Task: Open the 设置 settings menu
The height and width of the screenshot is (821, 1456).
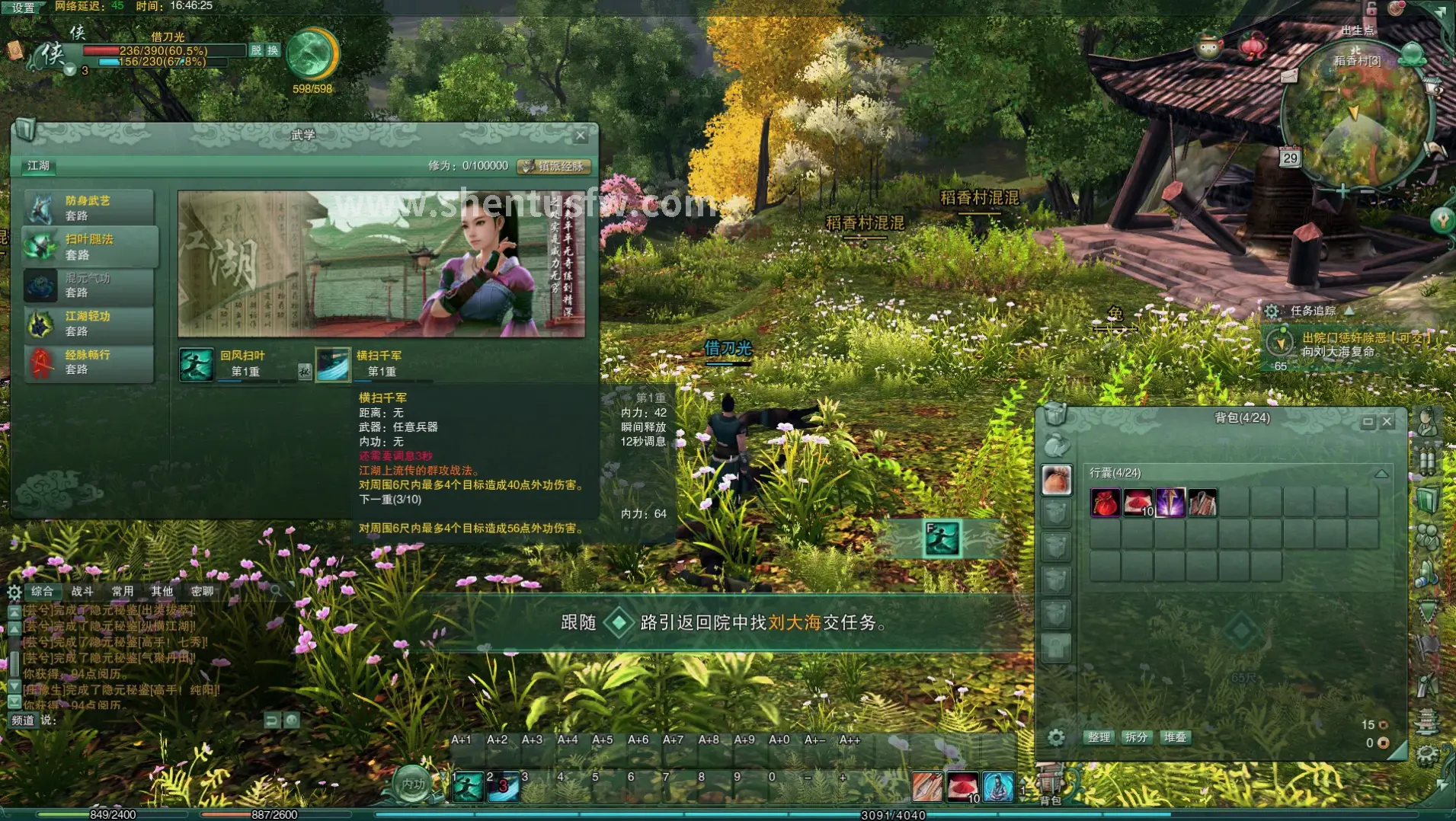Action: pyautogui.click(x=24, y=8)
